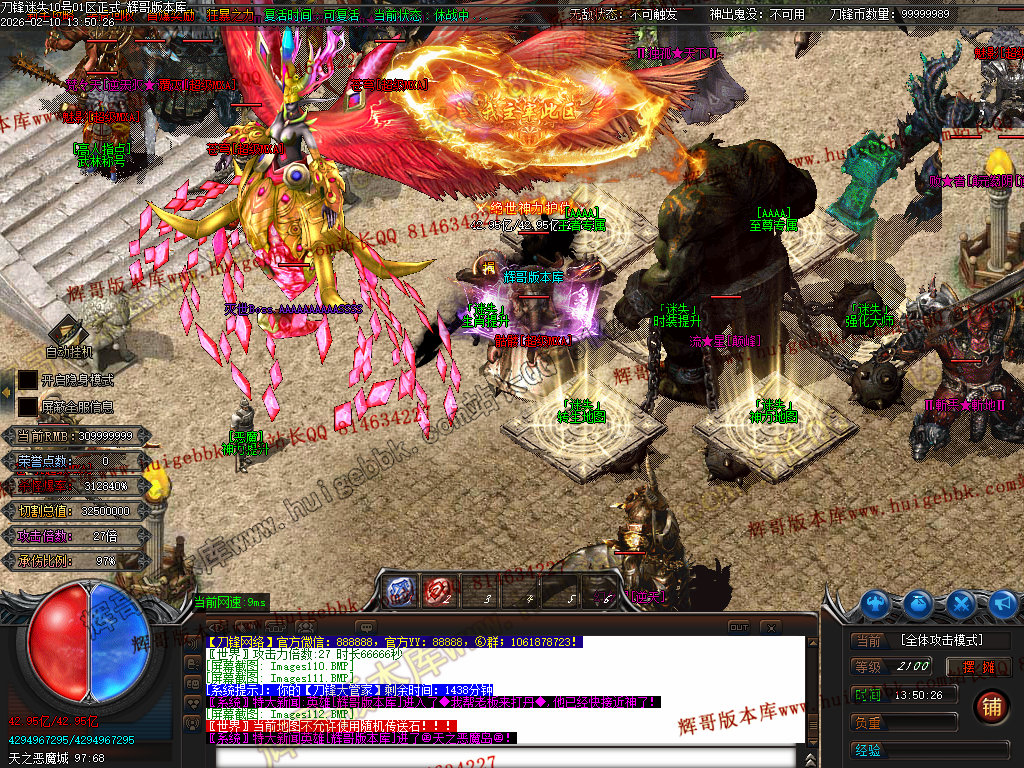Open the character icon in the round blue buttons
This screenshot has height=768, width=1024.
tap(877, 604)
